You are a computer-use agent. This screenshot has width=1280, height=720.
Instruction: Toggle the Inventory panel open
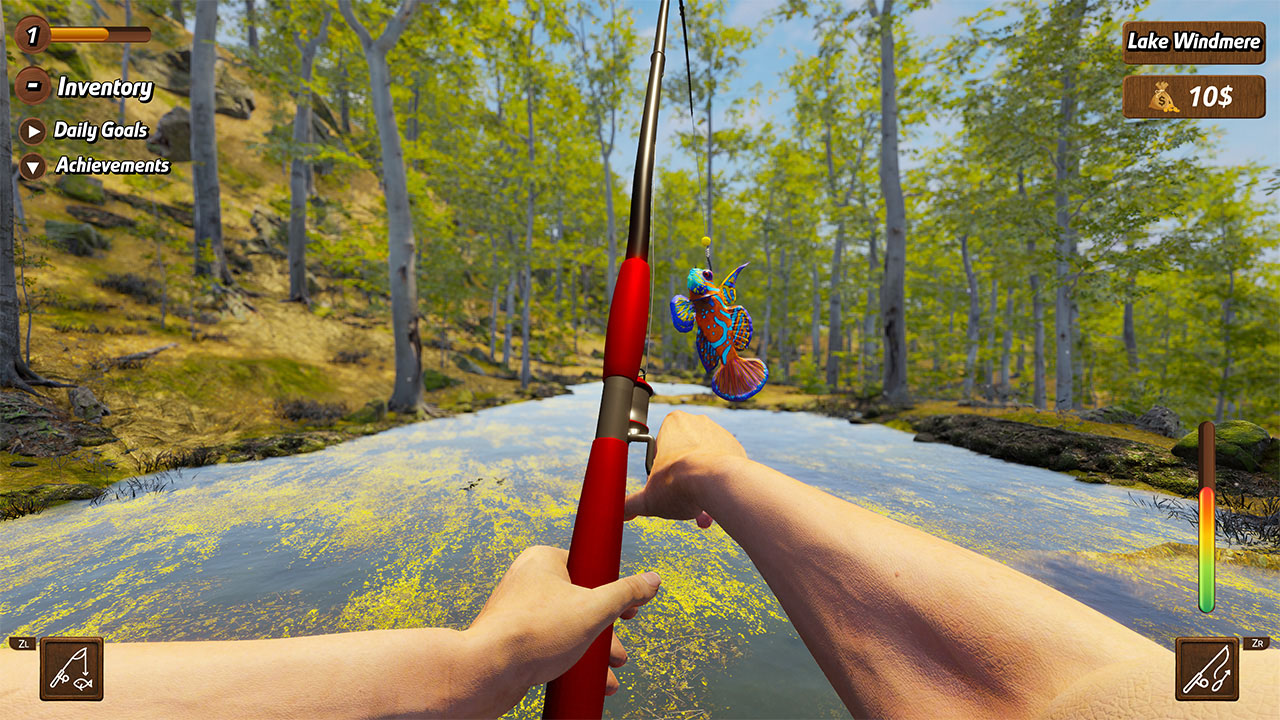[103, 88]
